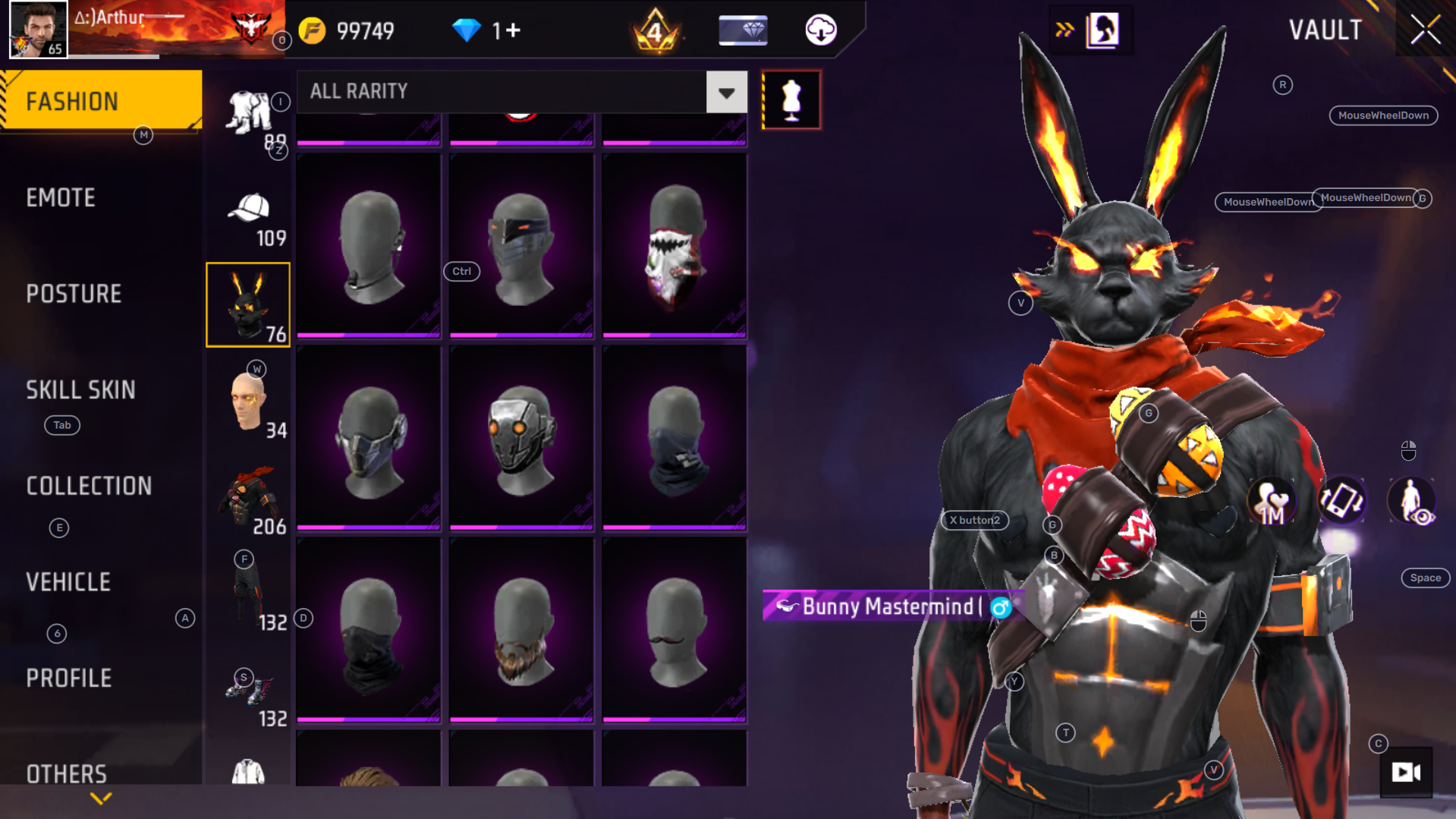
Task: Open the COLLECTION section
Action: (x=89, y=486)
